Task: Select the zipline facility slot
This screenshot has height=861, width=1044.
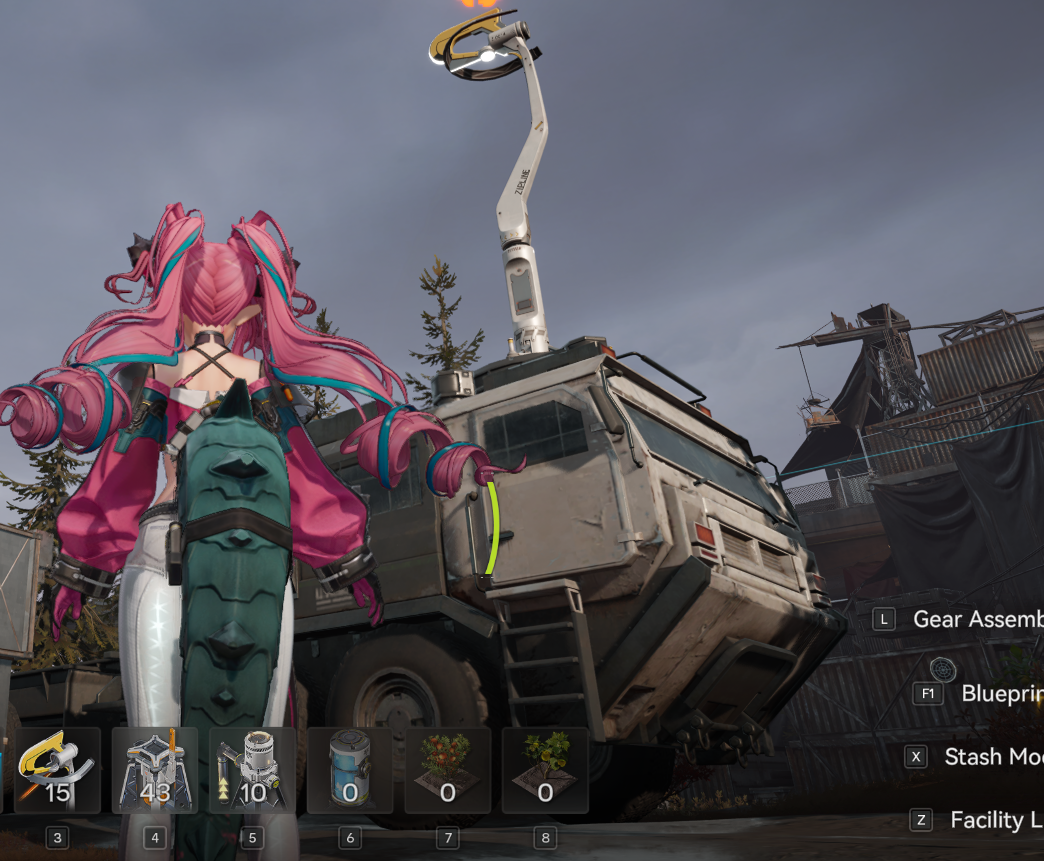Action: point(57,770)
